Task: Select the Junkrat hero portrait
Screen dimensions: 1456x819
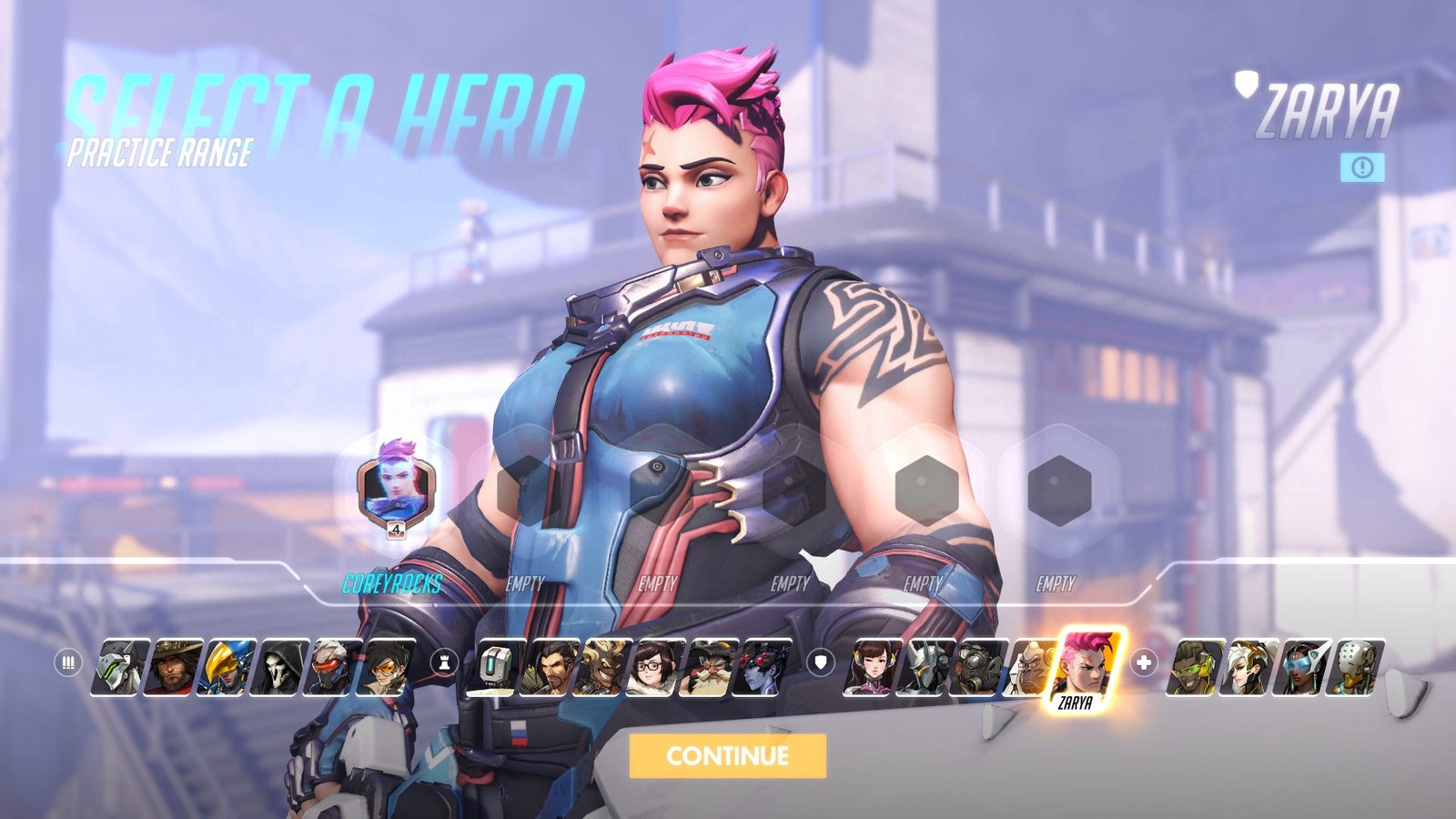Action: [x=603, y=668]
